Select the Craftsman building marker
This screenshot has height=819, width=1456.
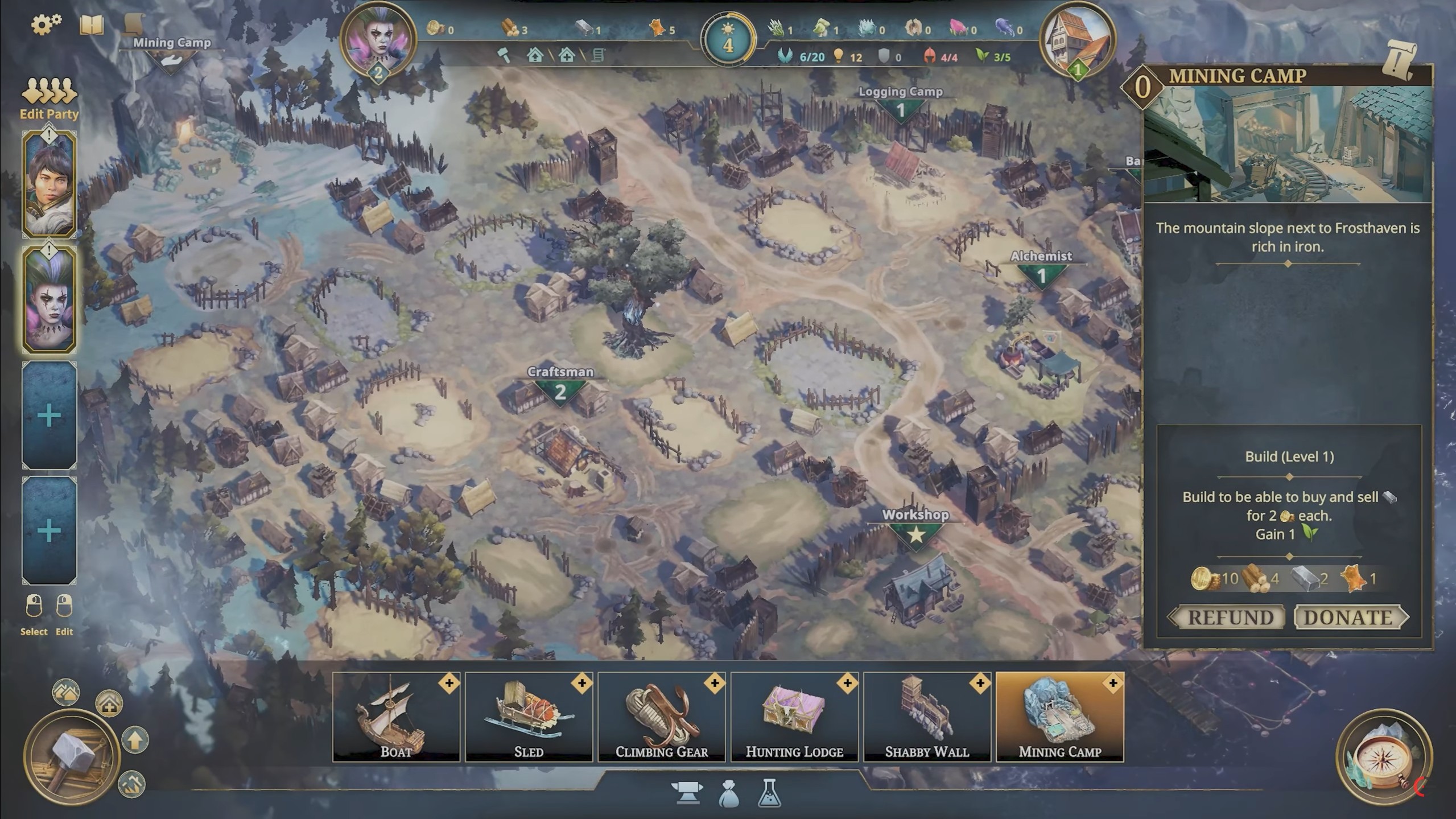click(560, 386)
